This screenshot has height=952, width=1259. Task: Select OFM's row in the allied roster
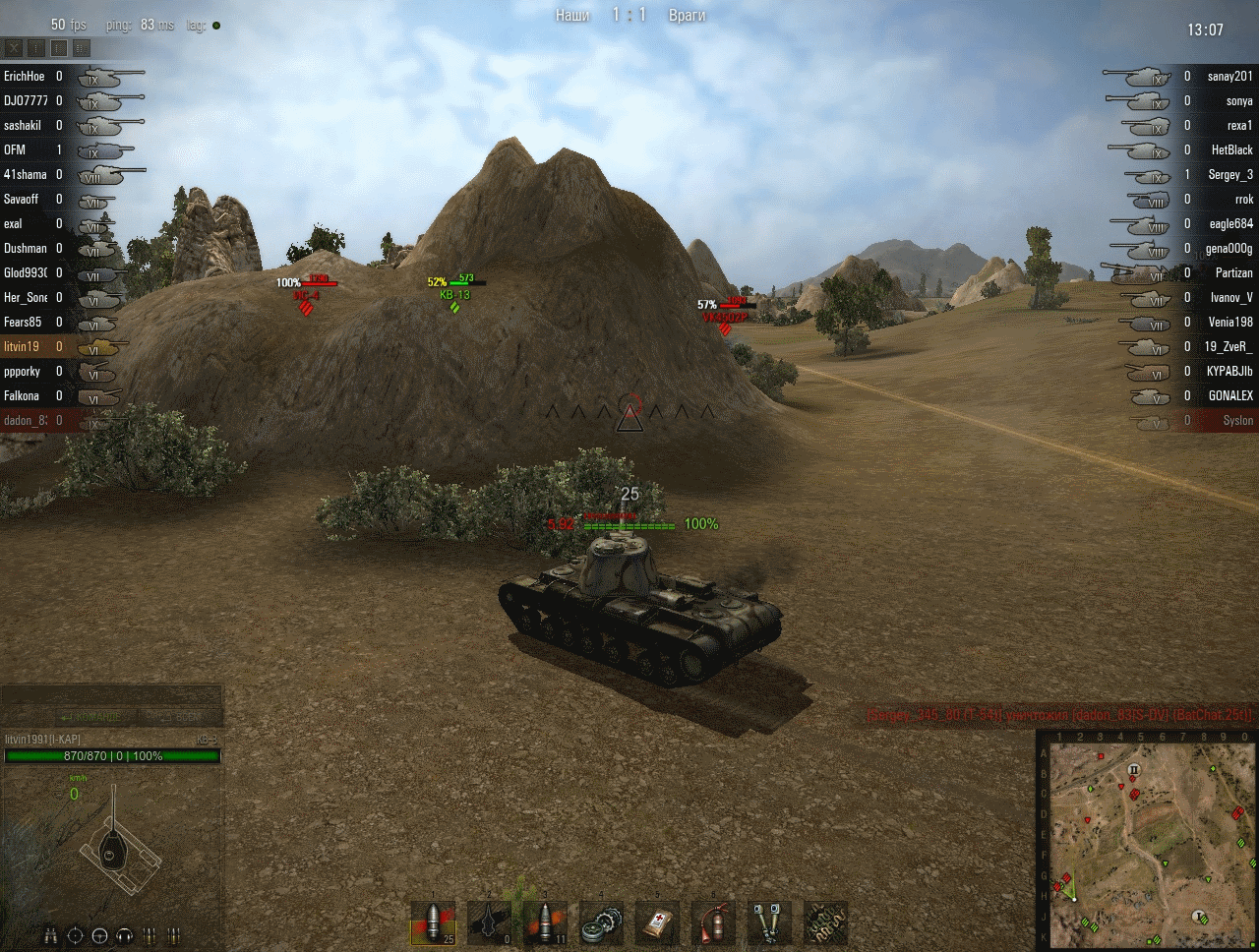tap(15, 149)
